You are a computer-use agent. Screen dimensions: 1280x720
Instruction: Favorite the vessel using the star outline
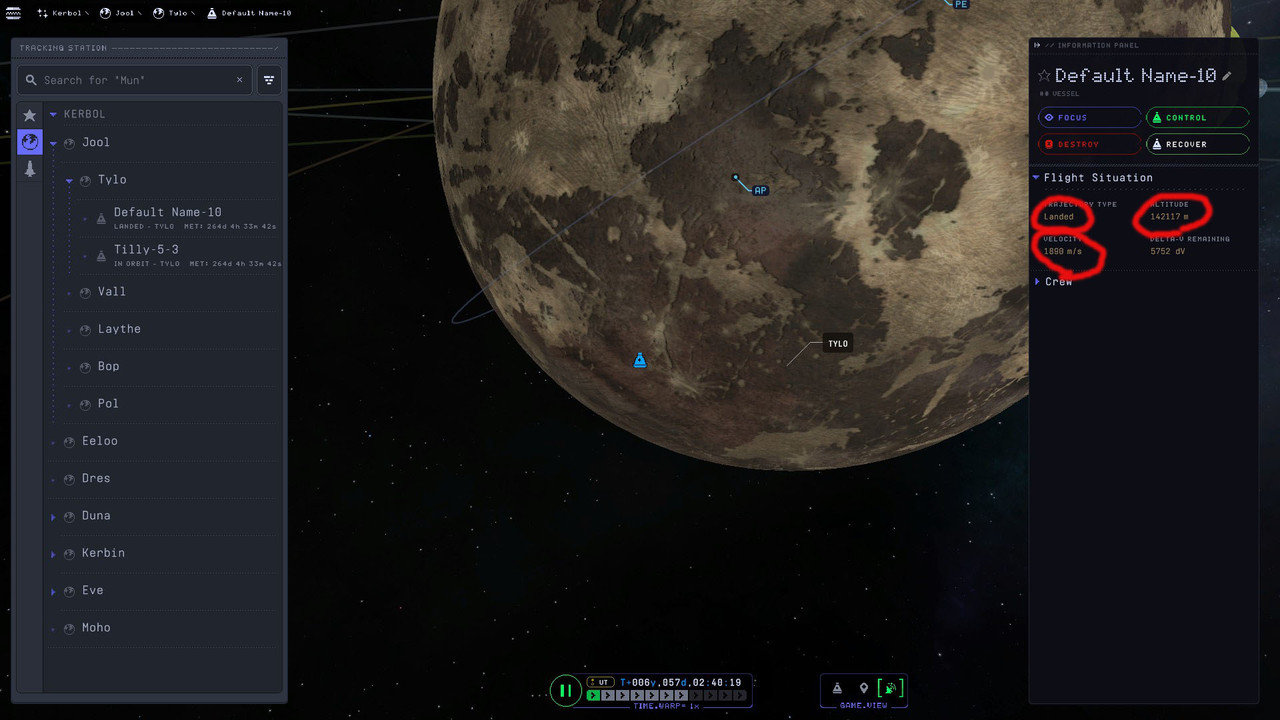(x=1044, y=76)
